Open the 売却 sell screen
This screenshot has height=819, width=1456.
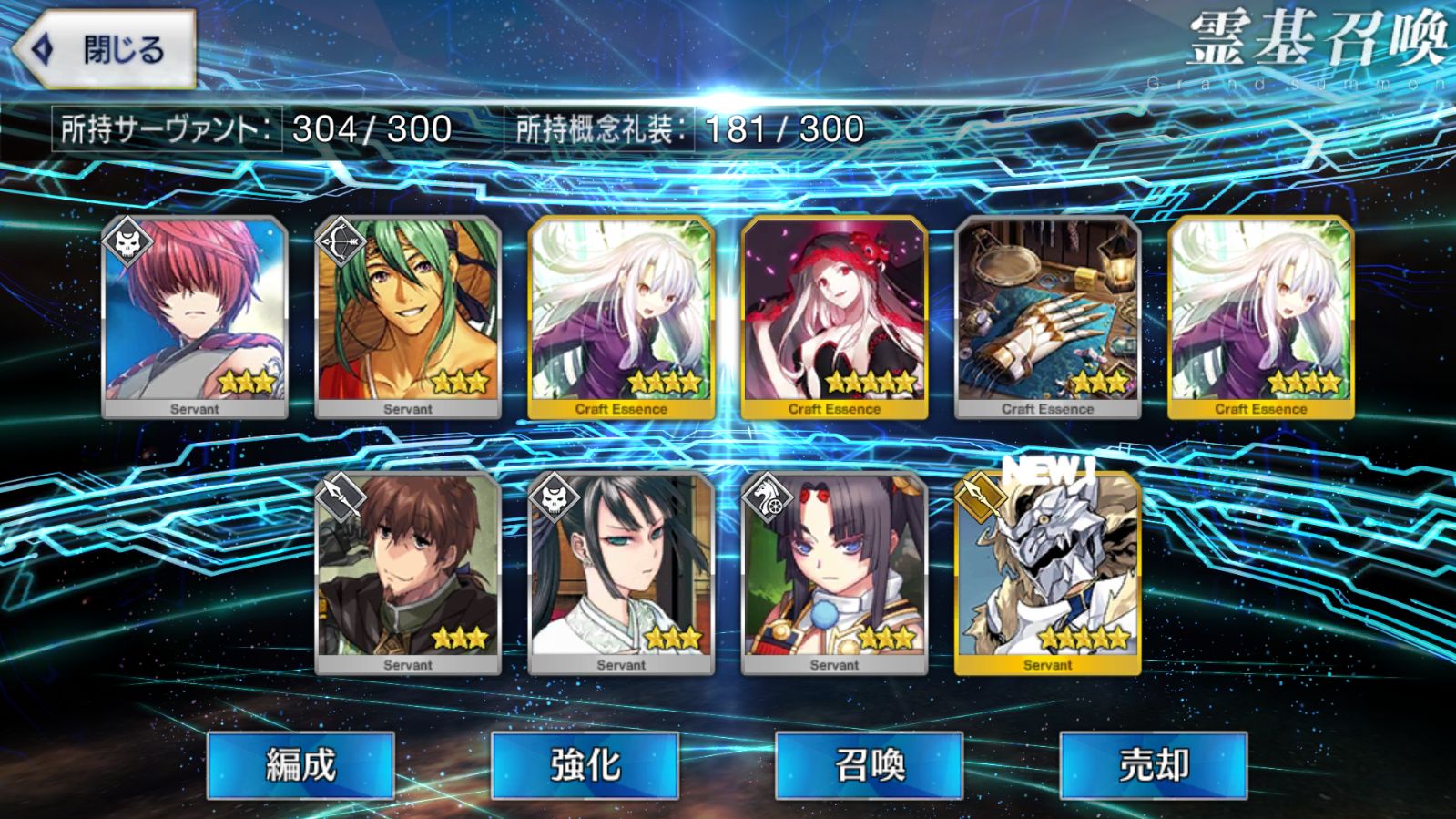(1153, 765)
